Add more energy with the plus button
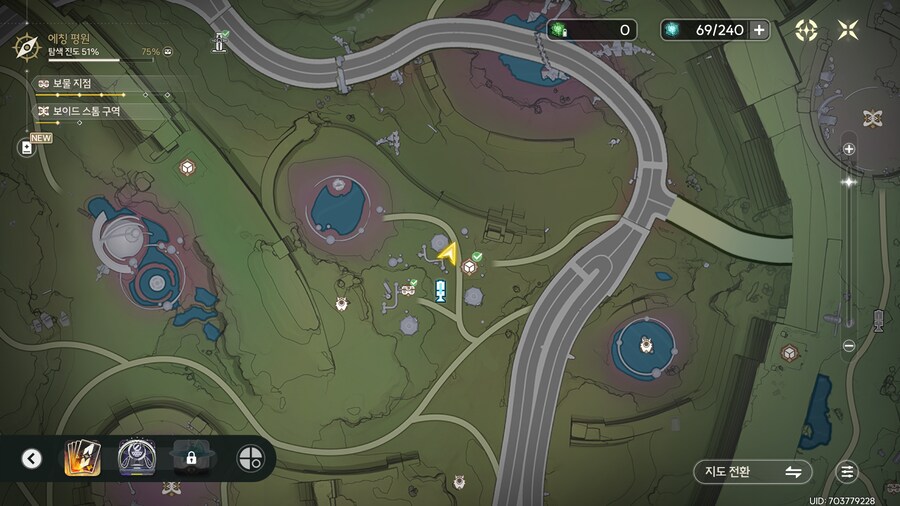 pos(760,30)
